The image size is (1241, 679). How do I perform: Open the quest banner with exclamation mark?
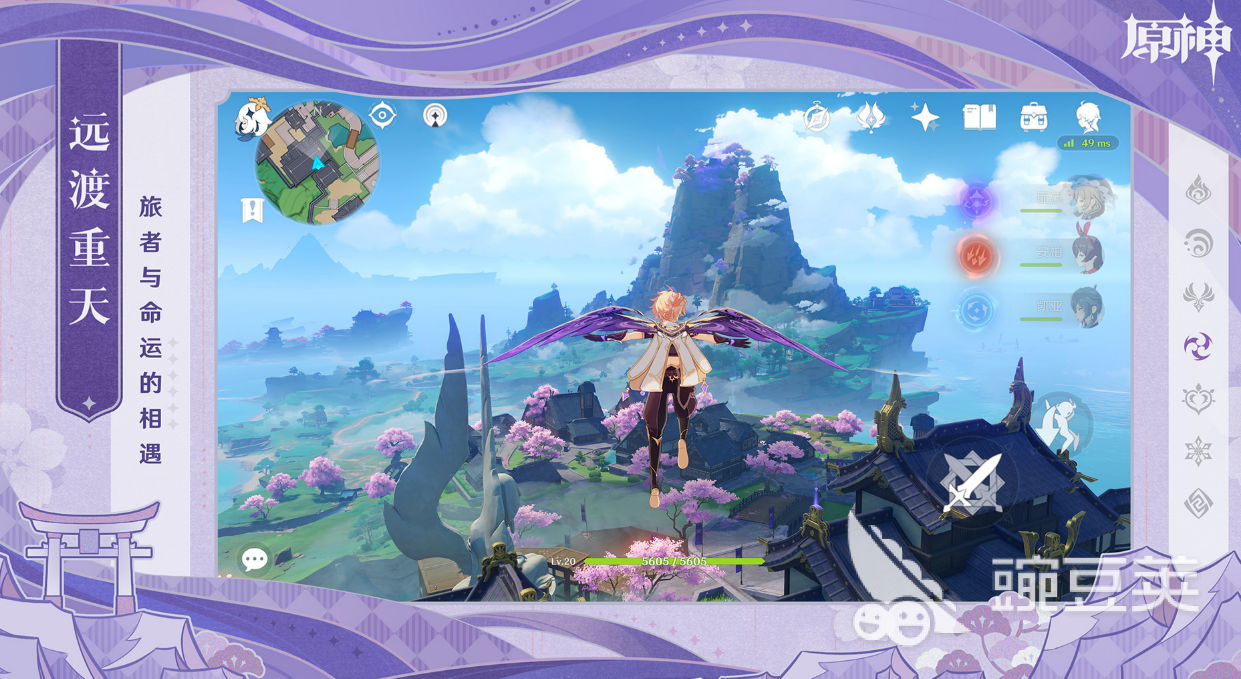click(x=252, y=210)
